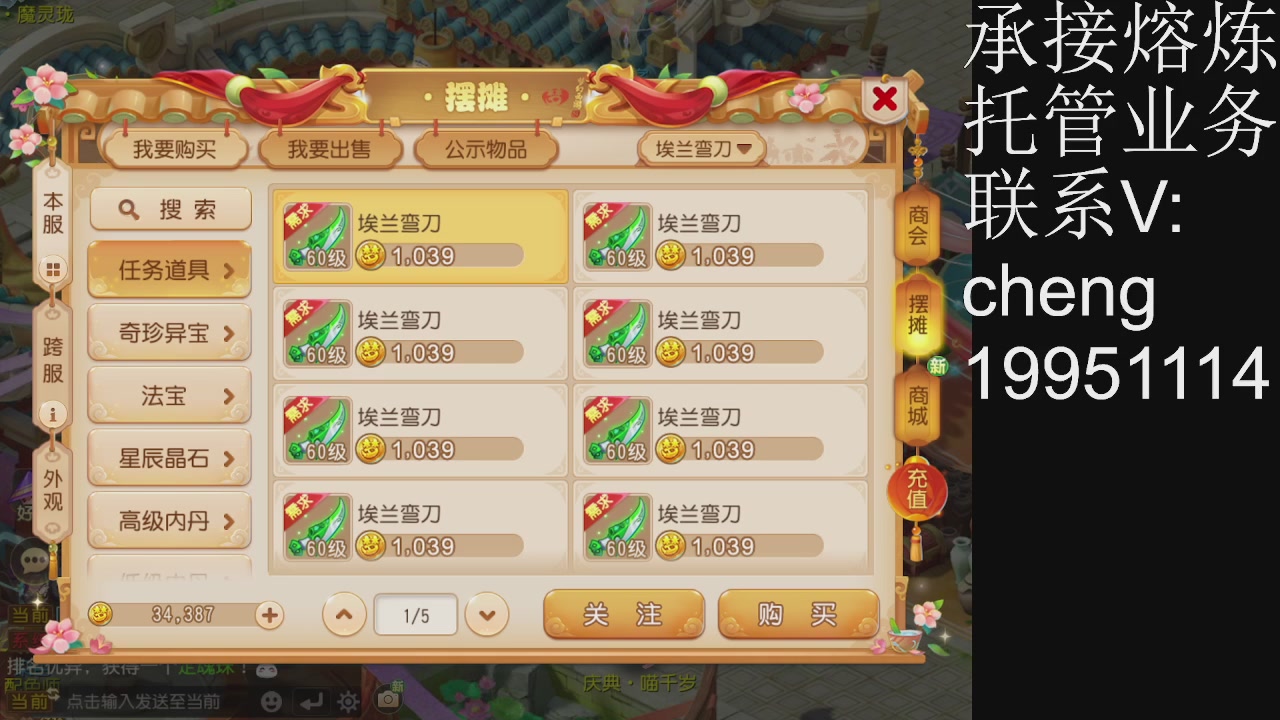
Task: Click the down arrow to go next page
Action: click(x=486, y=615)
